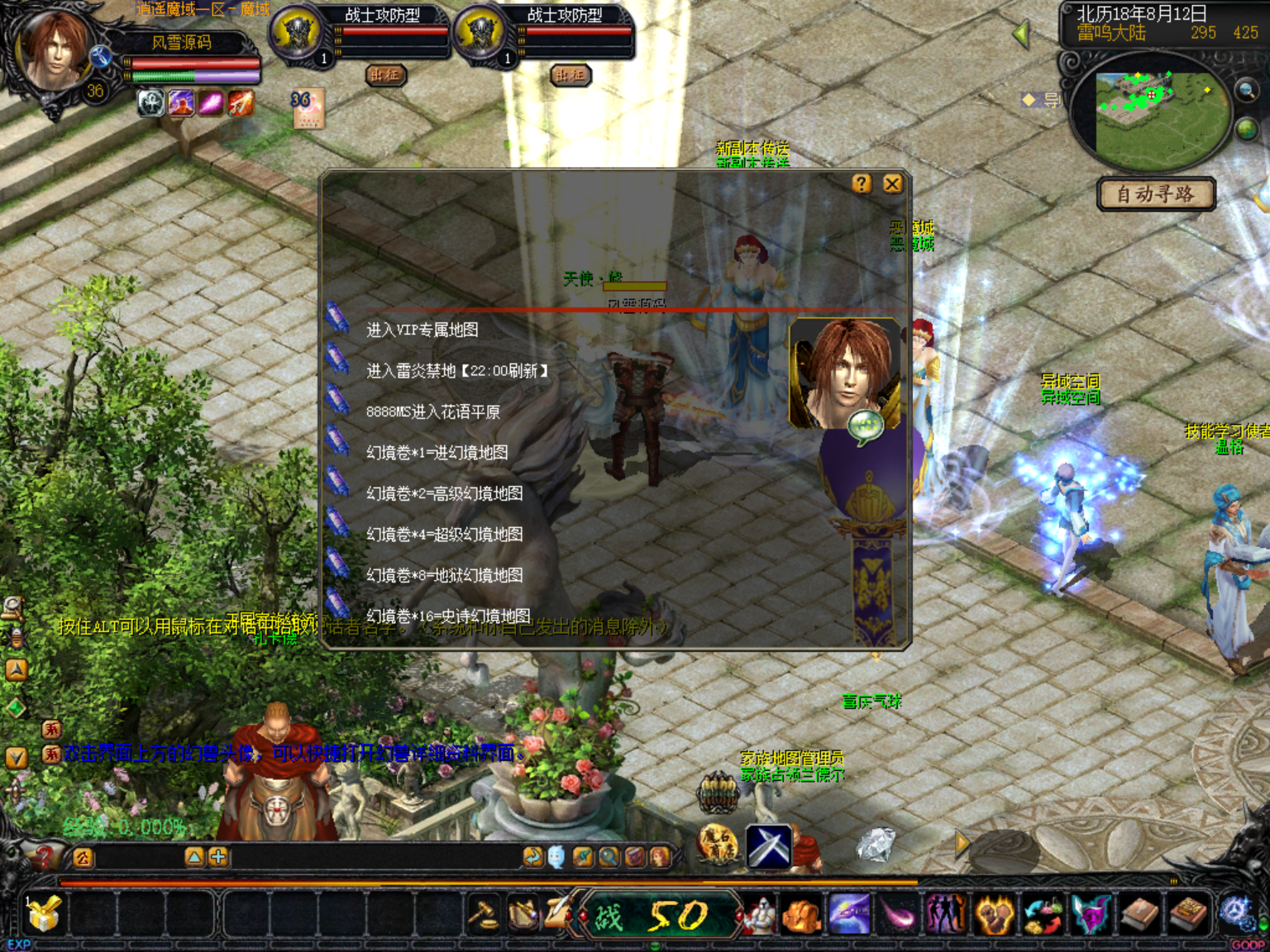Click the crossed swords icon
1270x952 pixels.
coord(769,846)
